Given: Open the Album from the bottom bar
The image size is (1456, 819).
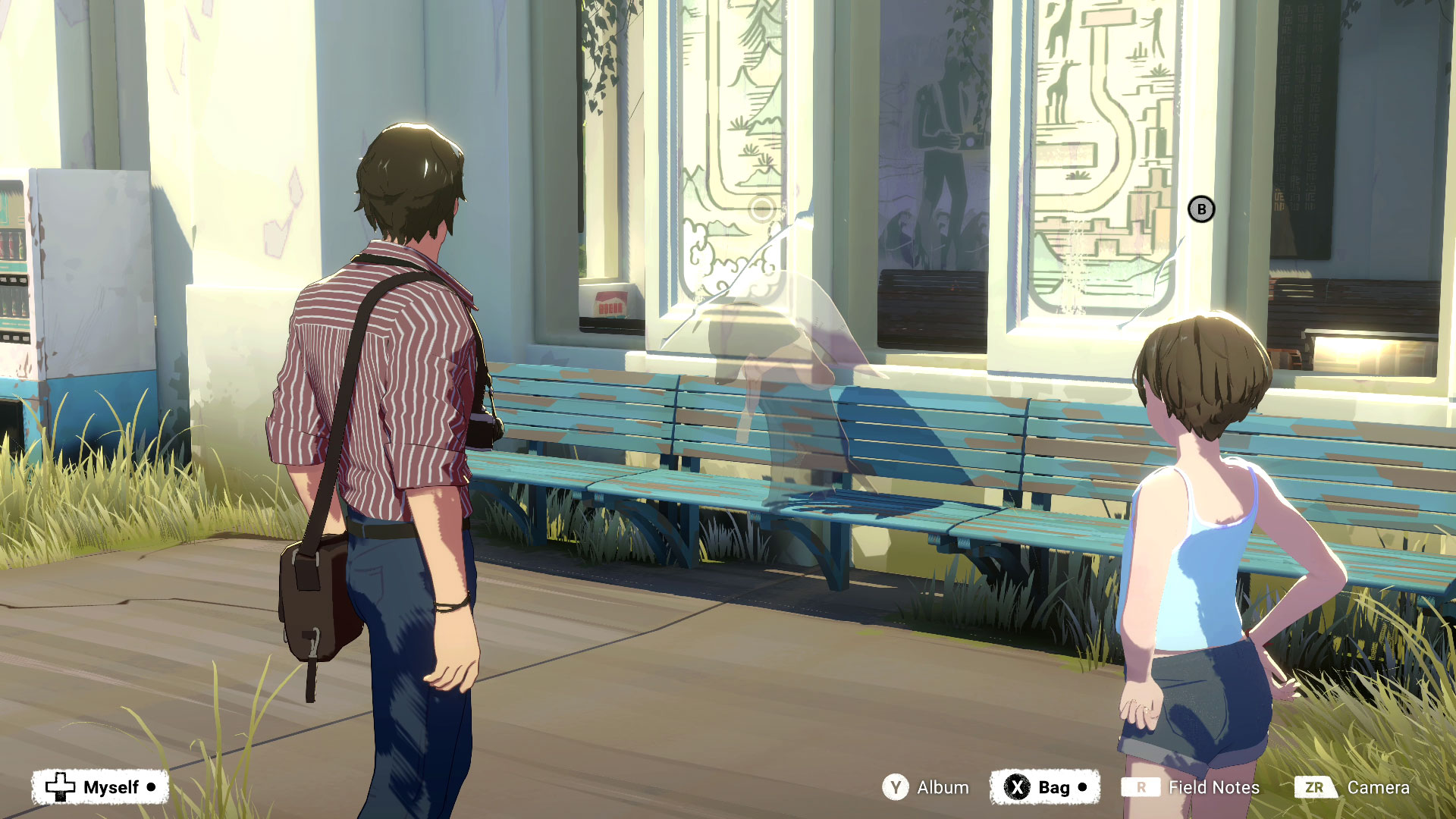Looking at the screenshot, I should tap(942, 788).
